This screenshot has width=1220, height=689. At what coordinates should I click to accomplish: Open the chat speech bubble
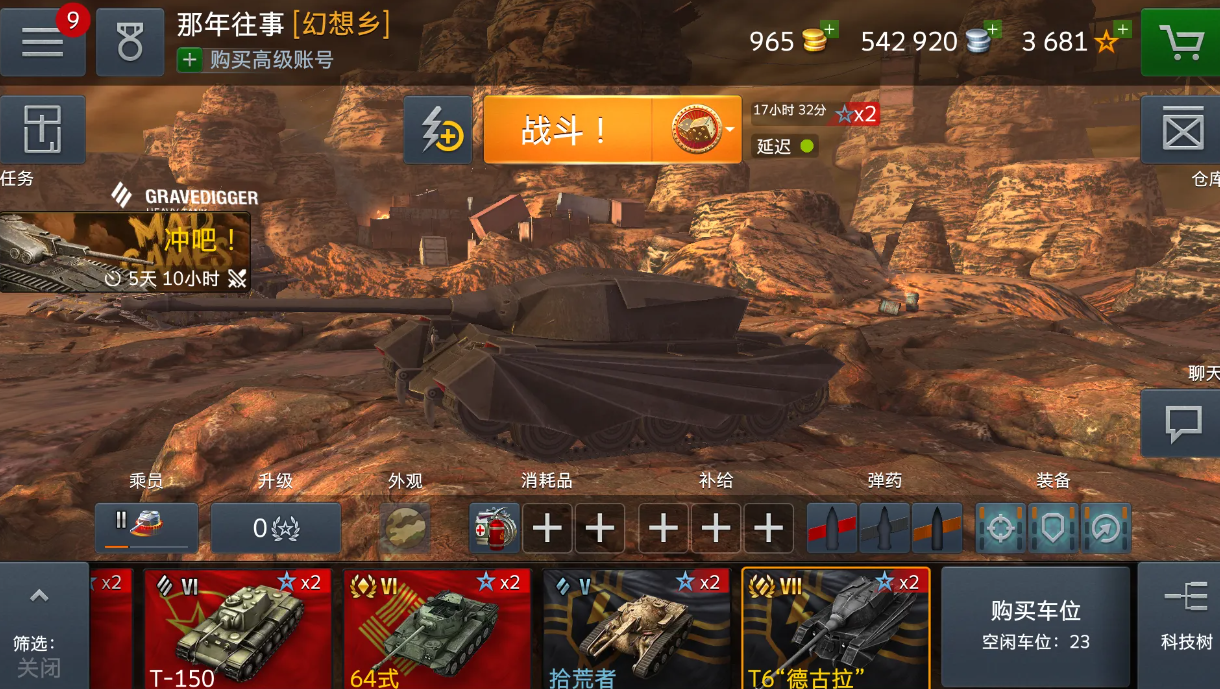tap(1181, 423)
